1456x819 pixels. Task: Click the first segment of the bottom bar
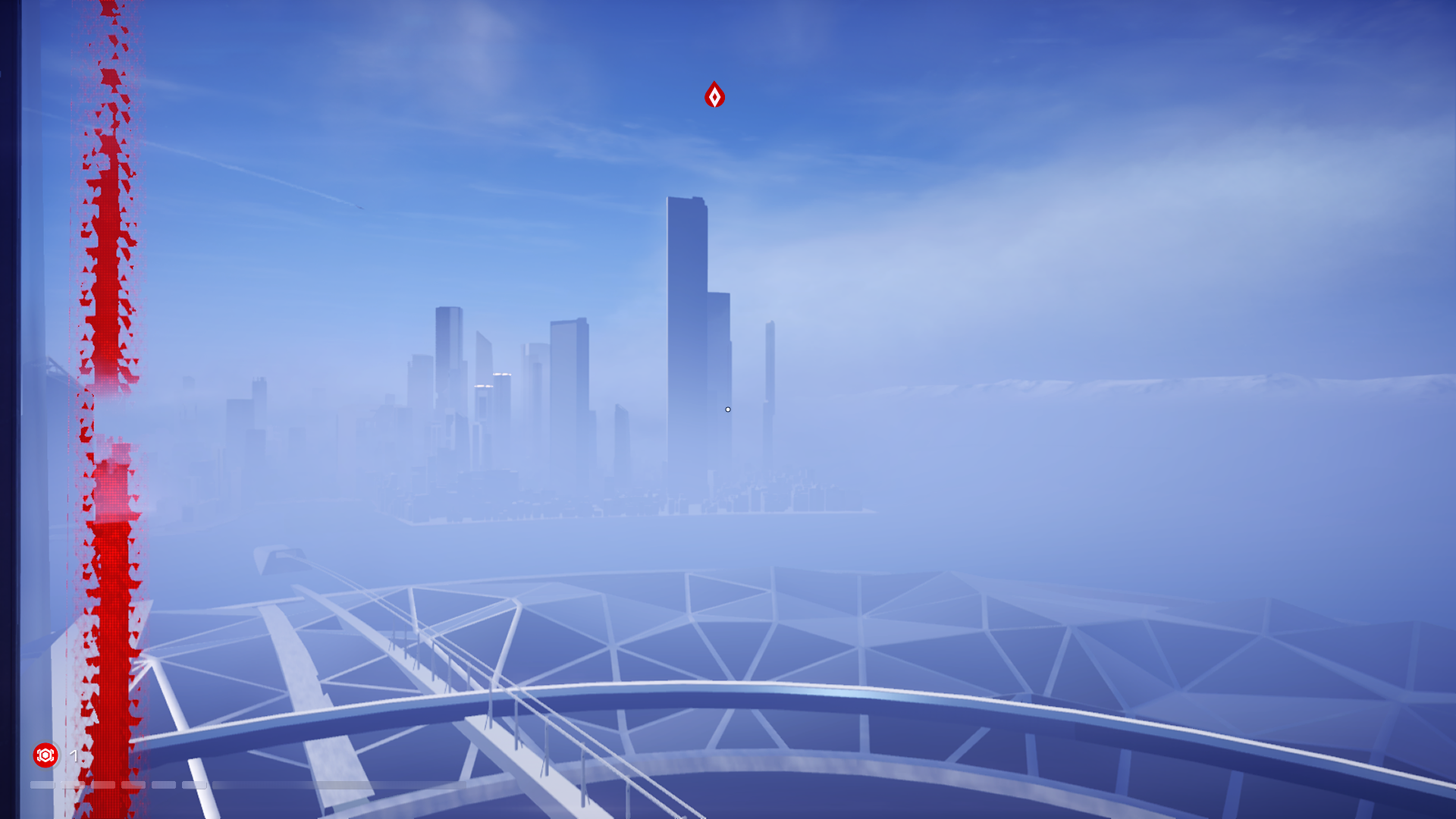click(42, 785)
